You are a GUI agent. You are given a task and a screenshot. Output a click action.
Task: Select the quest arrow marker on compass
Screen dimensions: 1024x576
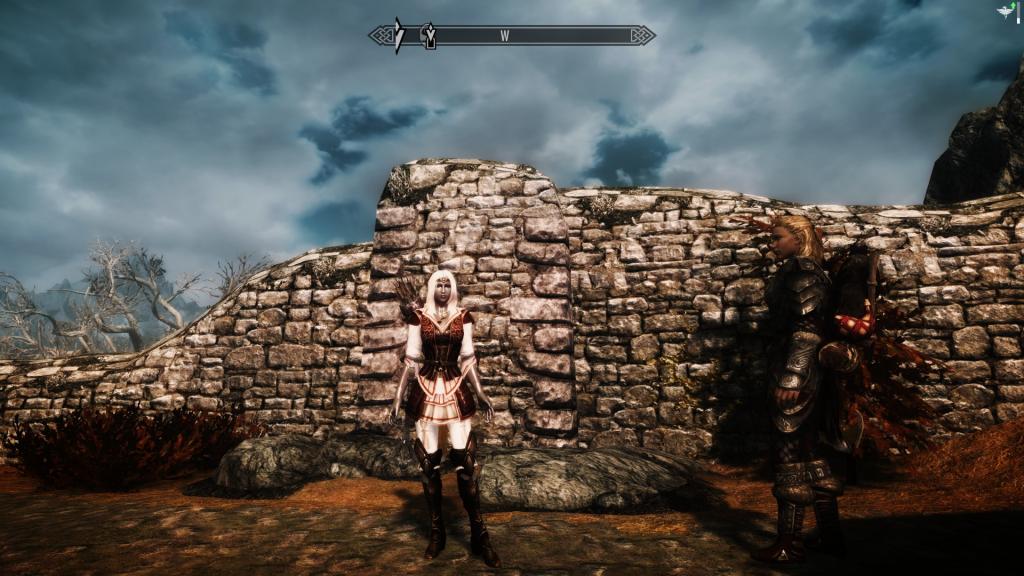398,35
